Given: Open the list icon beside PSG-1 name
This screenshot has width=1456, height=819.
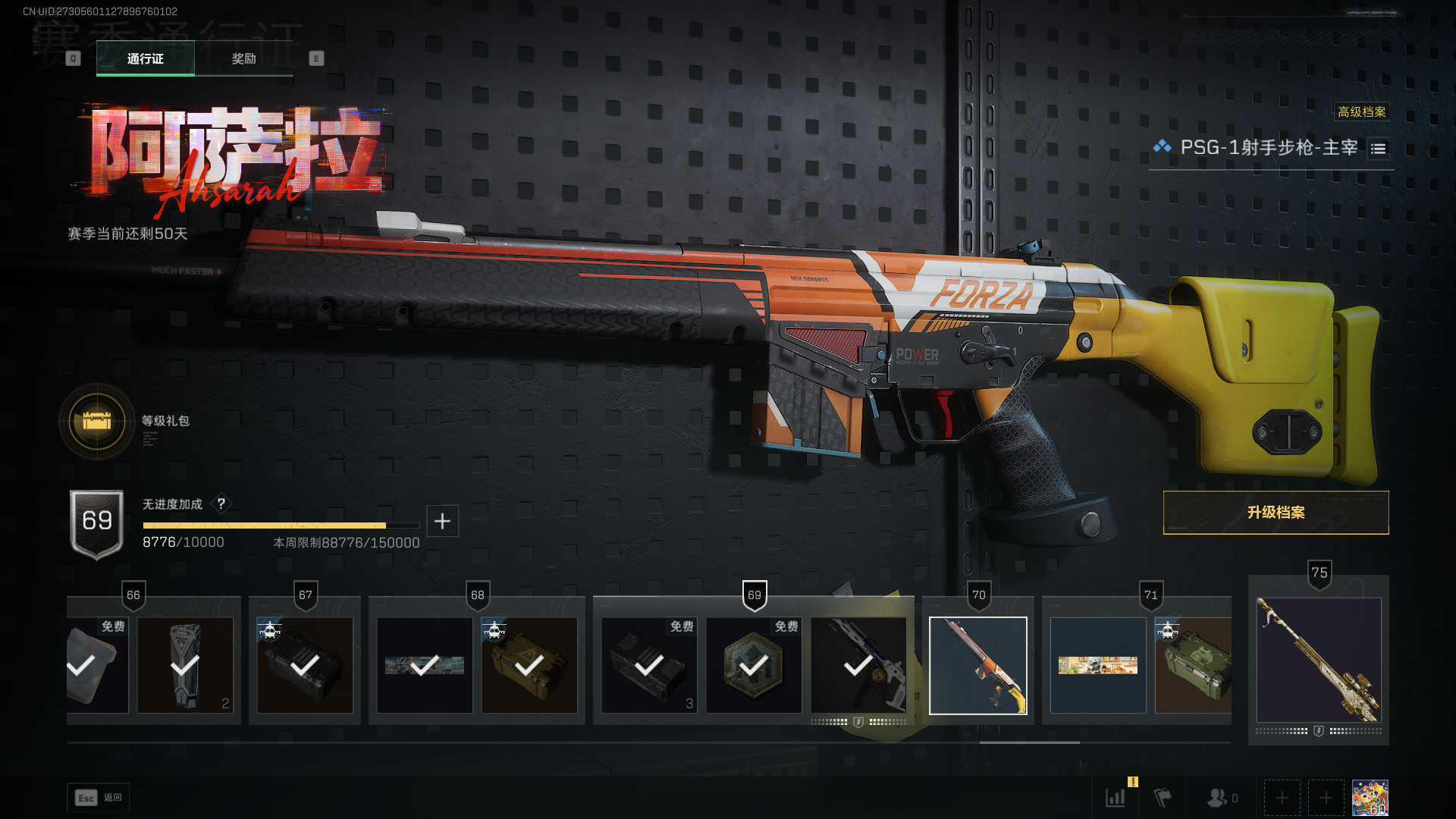Looking at the screenshot, I should pyautogui.click(x=1378, y=149).
